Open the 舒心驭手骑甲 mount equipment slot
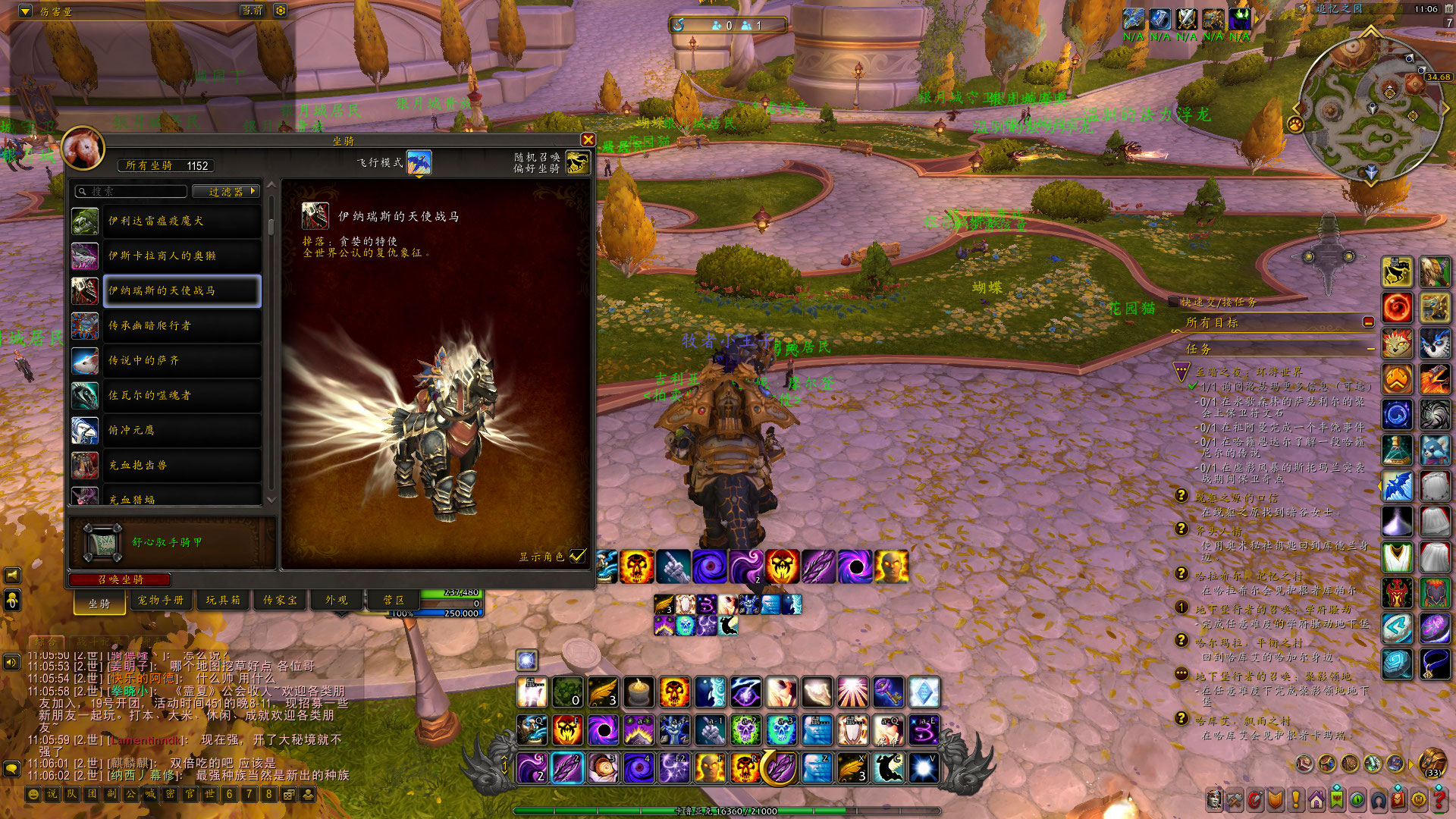The height and width of the screenshot is (819, 1456). point(102,542)
